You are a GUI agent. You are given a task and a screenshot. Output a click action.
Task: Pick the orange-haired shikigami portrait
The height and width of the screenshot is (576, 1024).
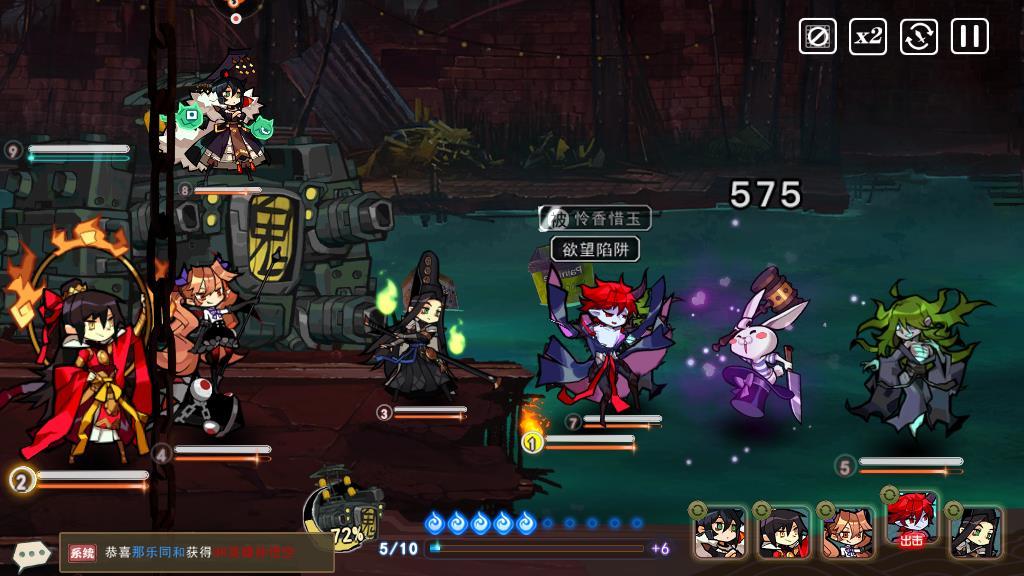click(x=847, y=531)
